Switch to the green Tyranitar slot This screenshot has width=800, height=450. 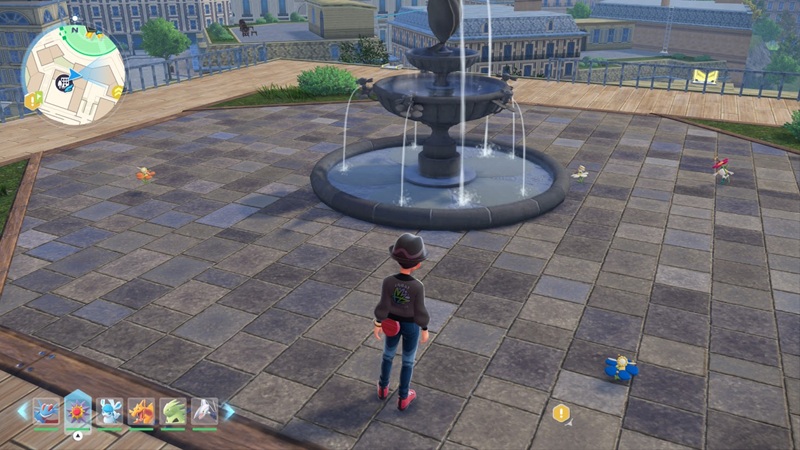(x=173, y=411)
